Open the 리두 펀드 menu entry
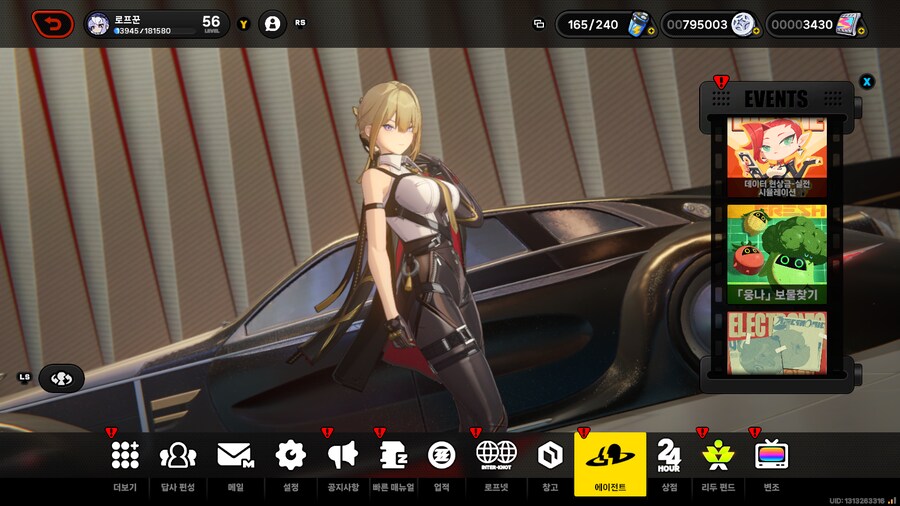Screen dimensions: 900x506 point(718,462)
